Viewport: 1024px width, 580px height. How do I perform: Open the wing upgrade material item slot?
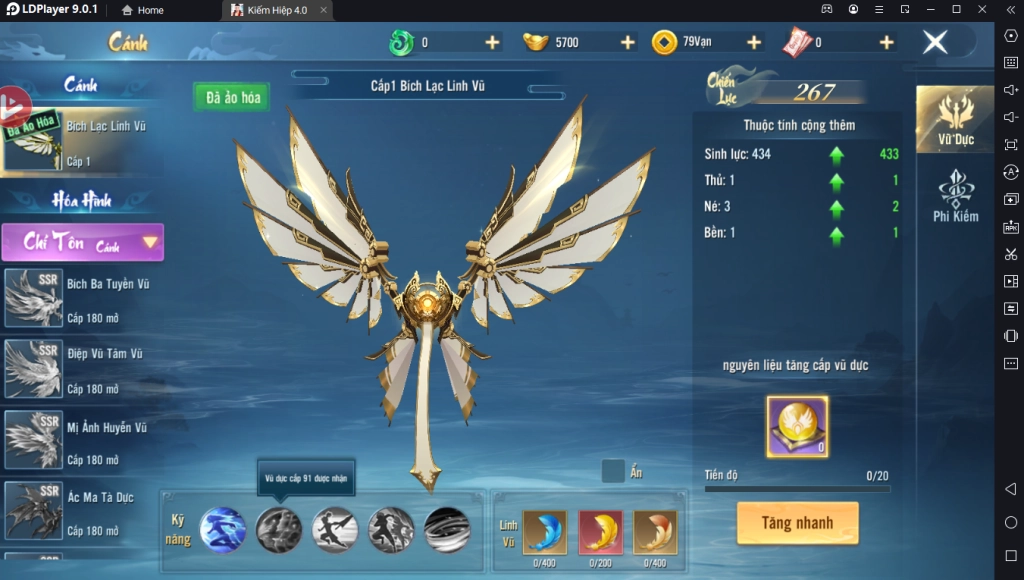(x=797, y=427)
